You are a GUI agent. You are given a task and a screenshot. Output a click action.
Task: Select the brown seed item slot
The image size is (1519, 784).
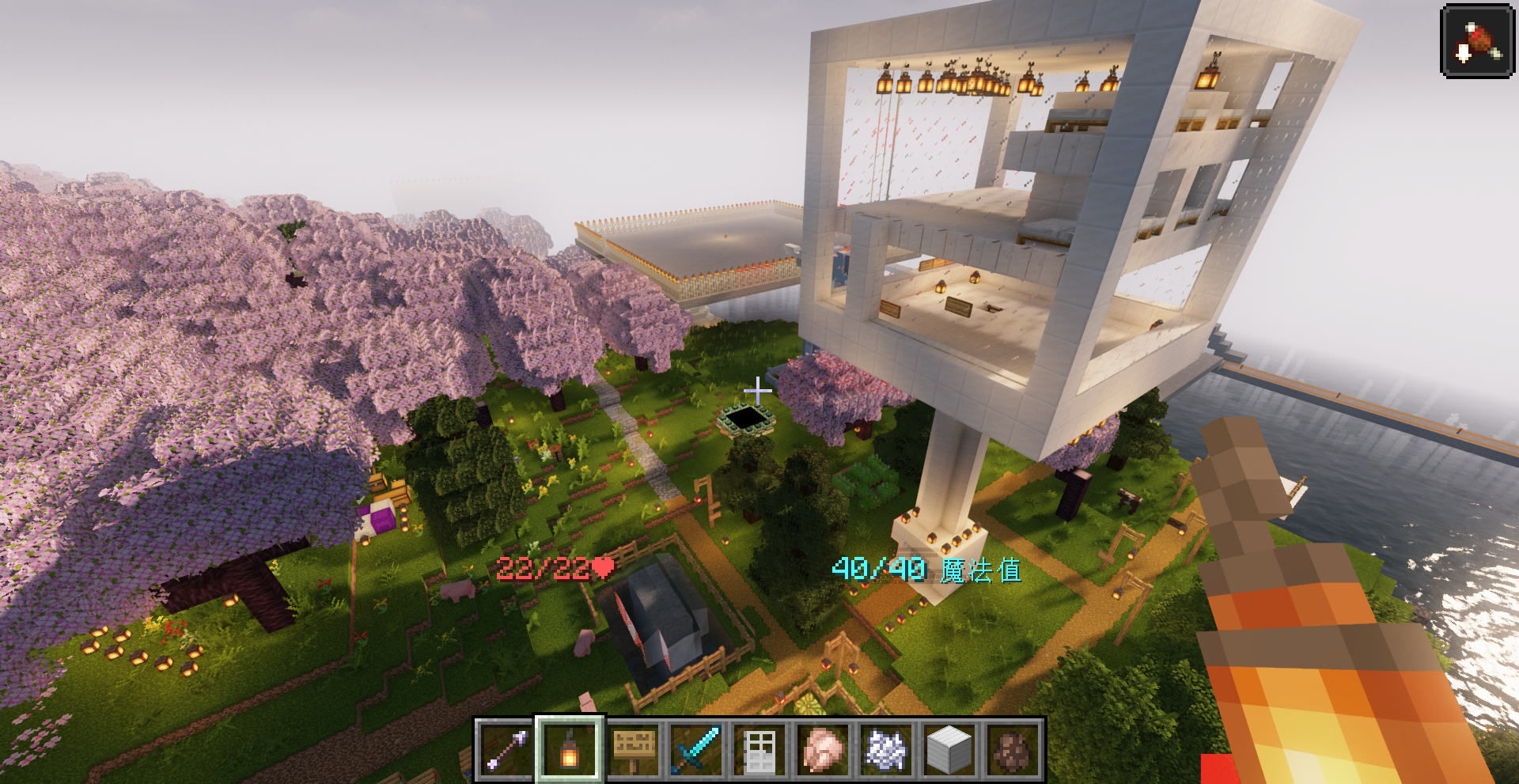pyautogui.click(x=1013, y=749)
